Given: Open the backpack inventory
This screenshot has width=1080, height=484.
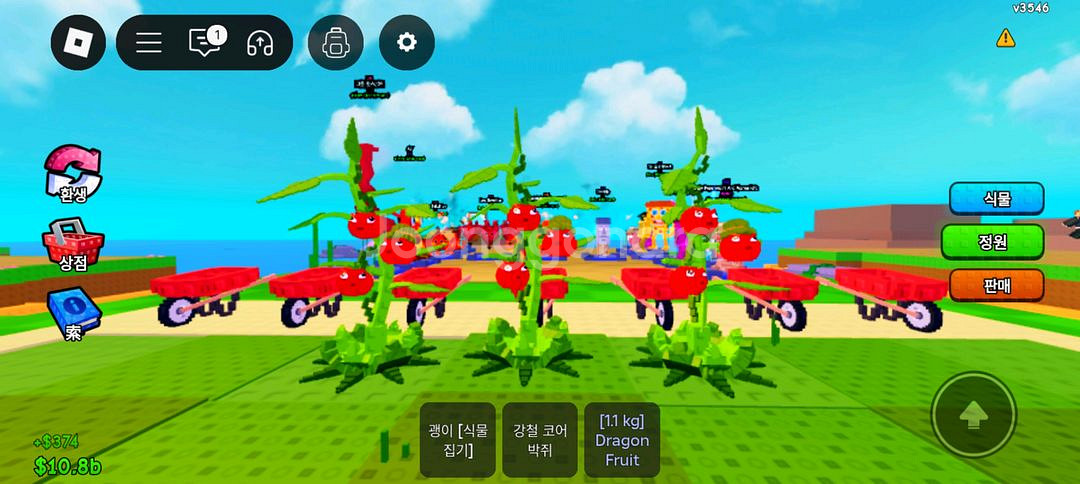Looking at the screenshot, I should pos(335,43).
